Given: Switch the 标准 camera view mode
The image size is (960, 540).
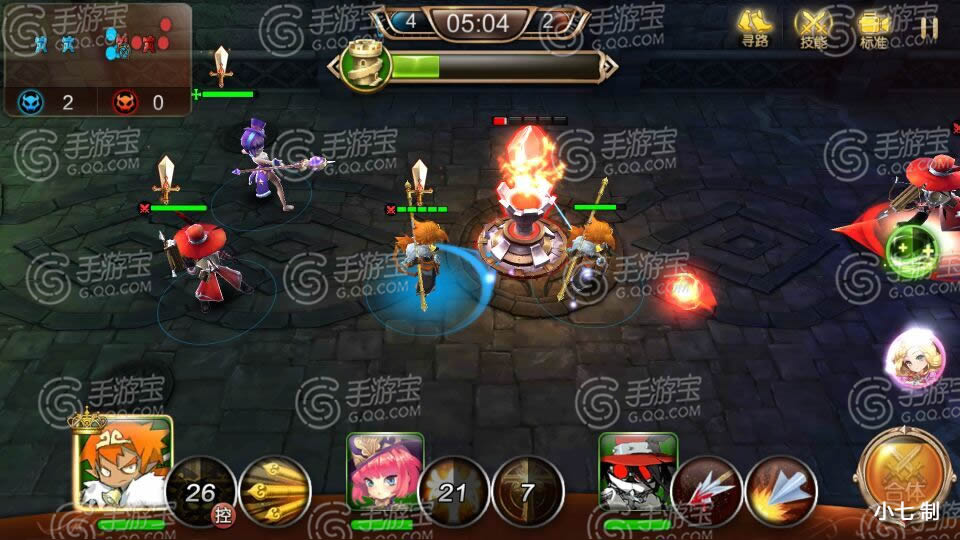Looking at the screenshot, I should (x=873, y=27).
